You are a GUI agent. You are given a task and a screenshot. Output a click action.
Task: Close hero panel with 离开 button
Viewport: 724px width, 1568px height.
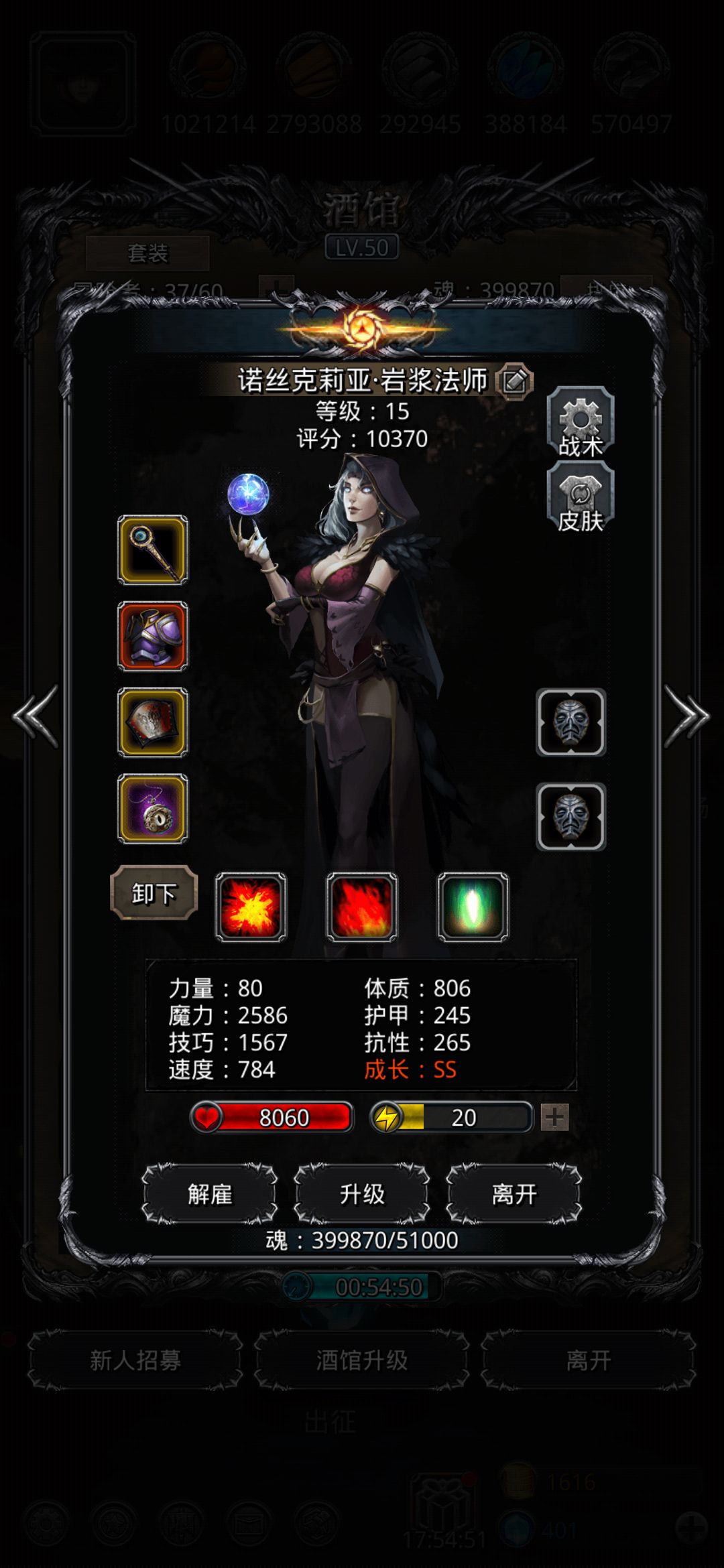(514, 1193)
